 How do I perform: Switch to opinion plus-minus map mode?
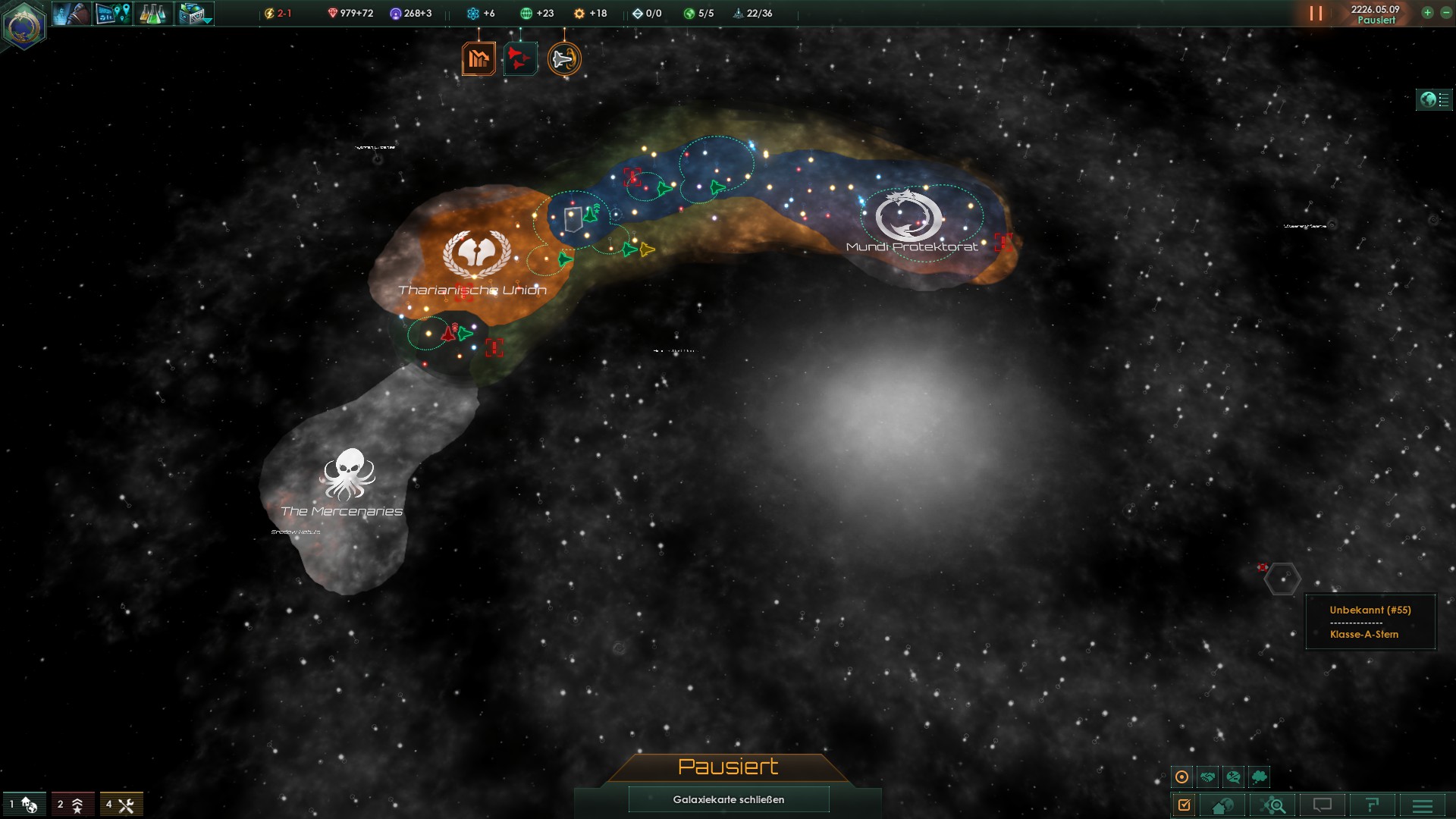click(1234, 777)
